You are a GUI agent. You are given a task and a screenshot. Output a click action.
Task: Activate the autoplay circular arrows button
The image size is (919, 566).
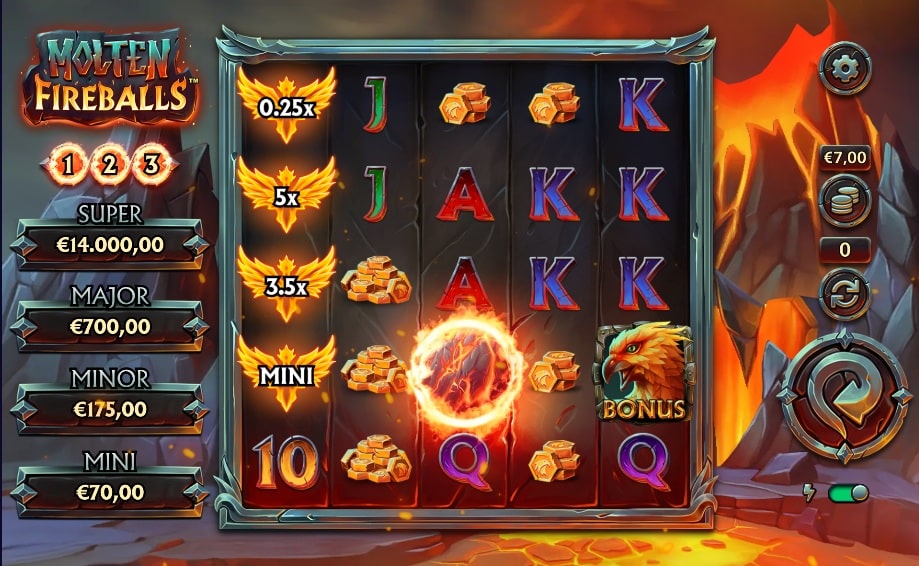(x=844, y=294)
